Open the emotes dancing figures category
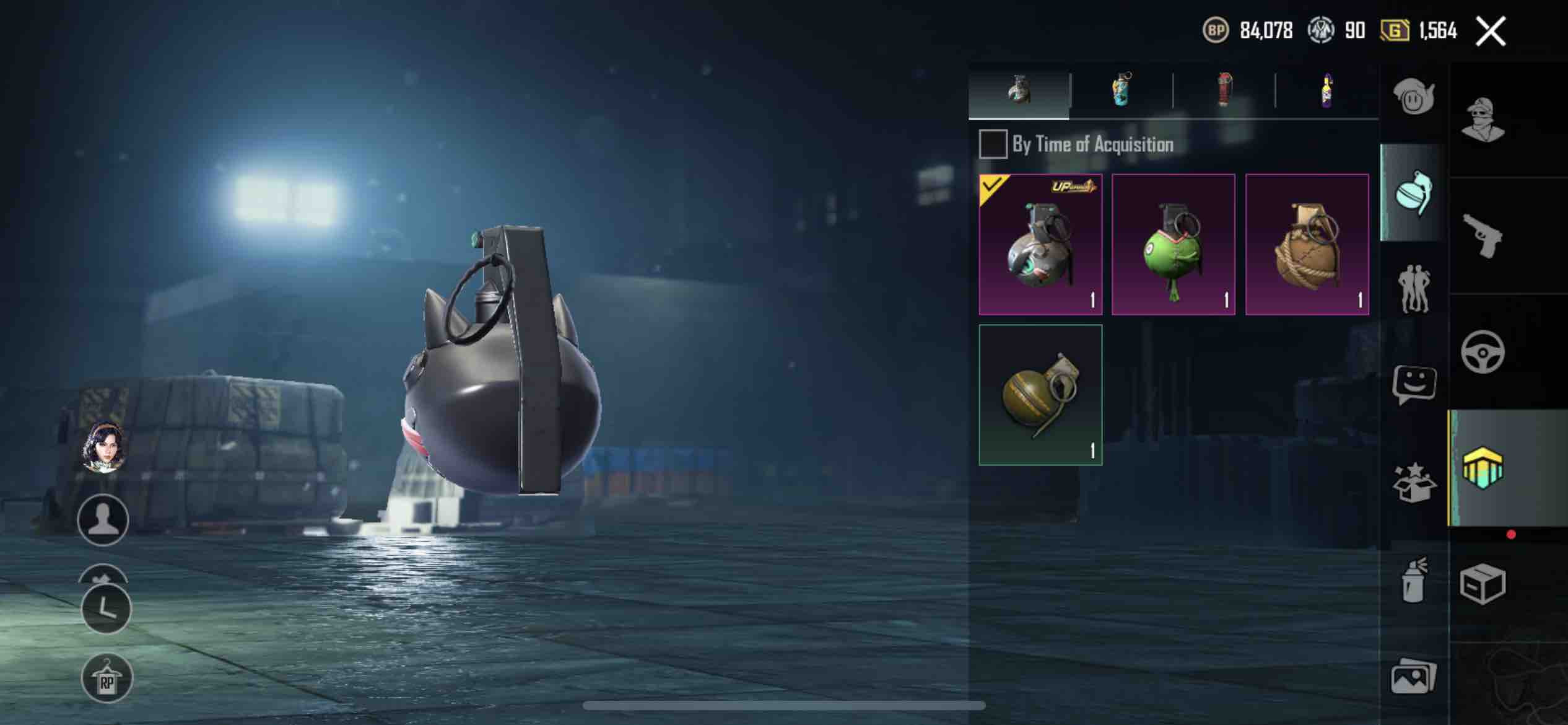Viewport: 1568px width, 725px height. [x=1413, y=289]
